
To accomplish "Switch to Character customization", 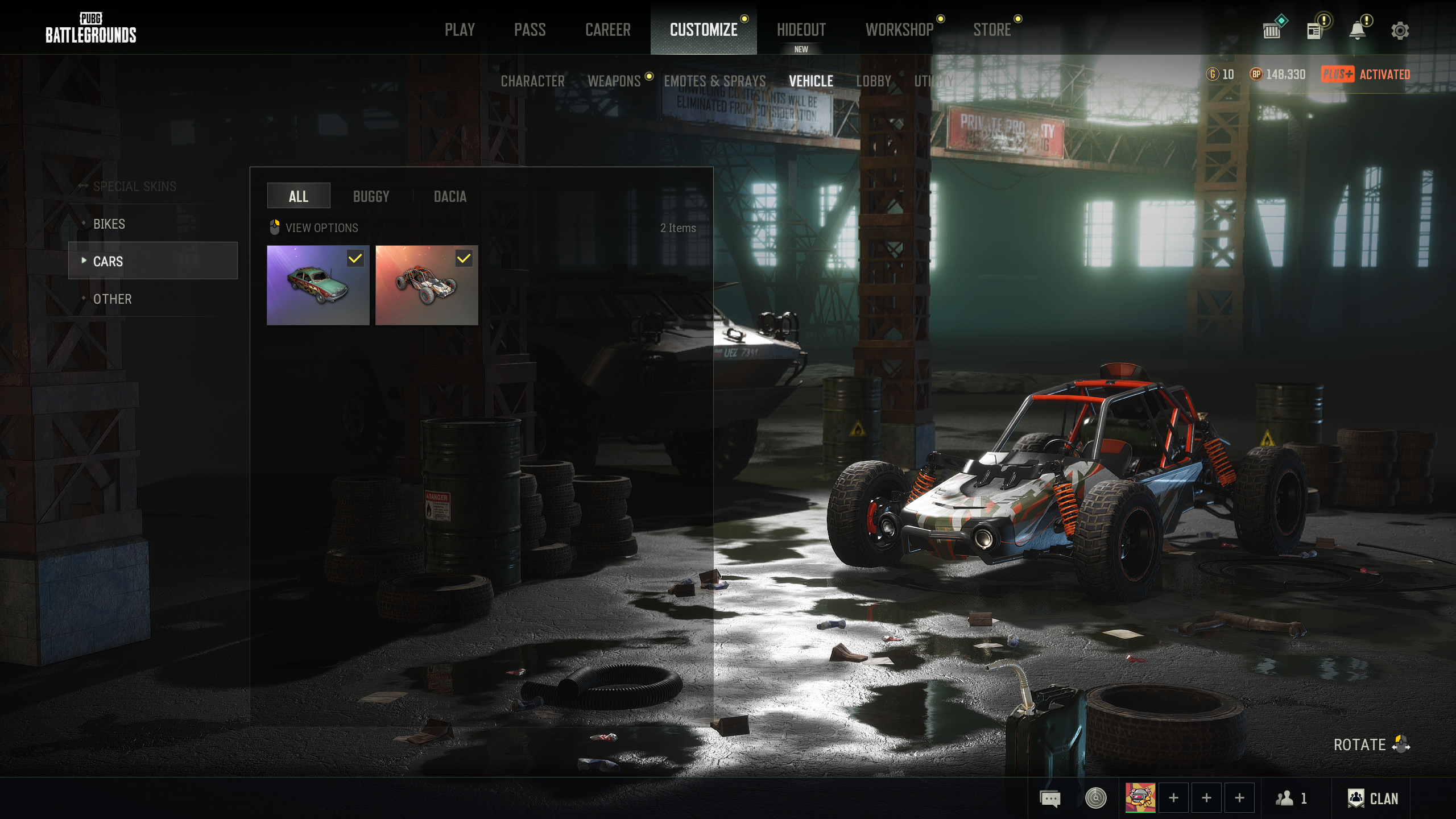I will click(x=532, y=81).
